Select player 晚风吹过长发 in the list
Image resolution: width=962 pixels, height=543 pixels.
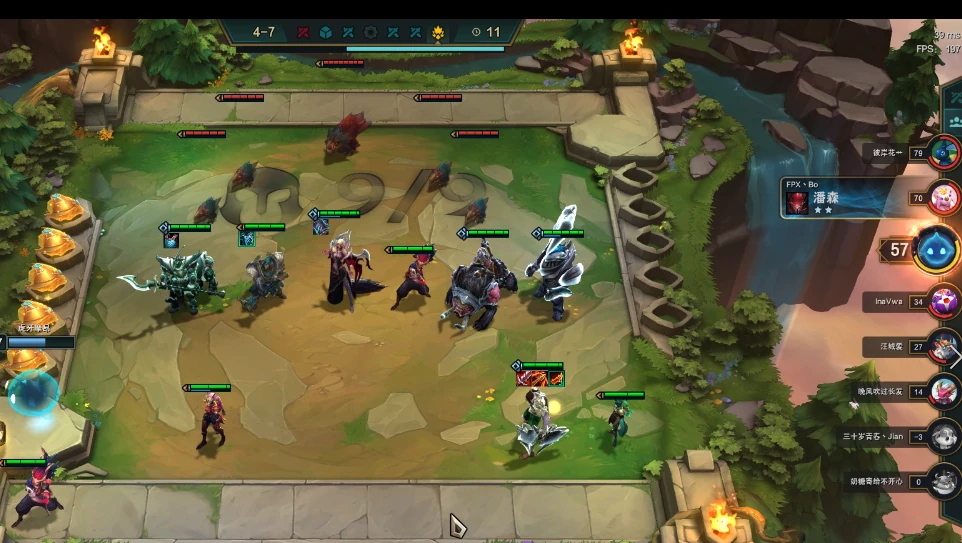click(x=943, y=391)
